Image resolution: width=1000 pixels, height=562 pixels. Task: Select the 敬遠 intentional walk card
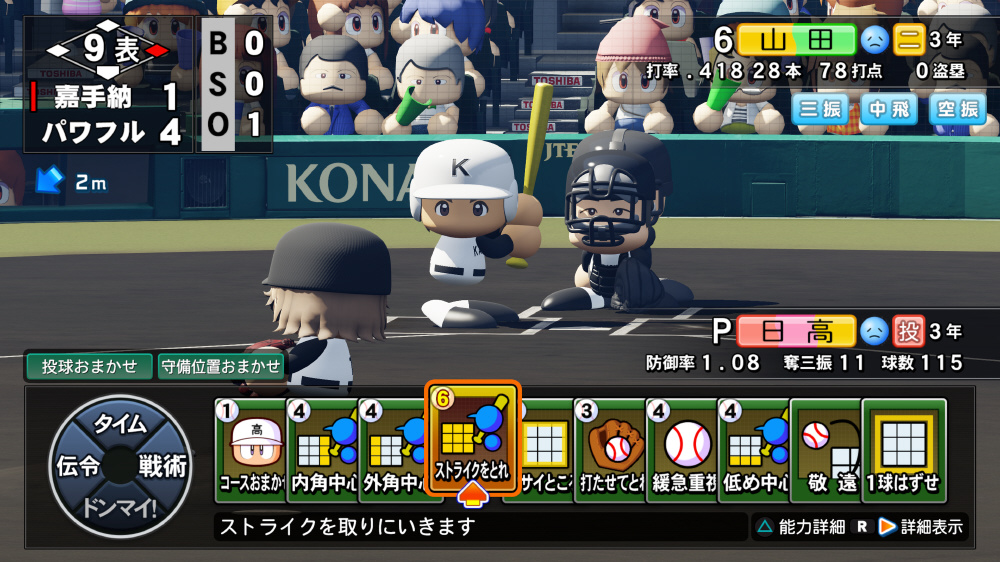coord(826,449)
